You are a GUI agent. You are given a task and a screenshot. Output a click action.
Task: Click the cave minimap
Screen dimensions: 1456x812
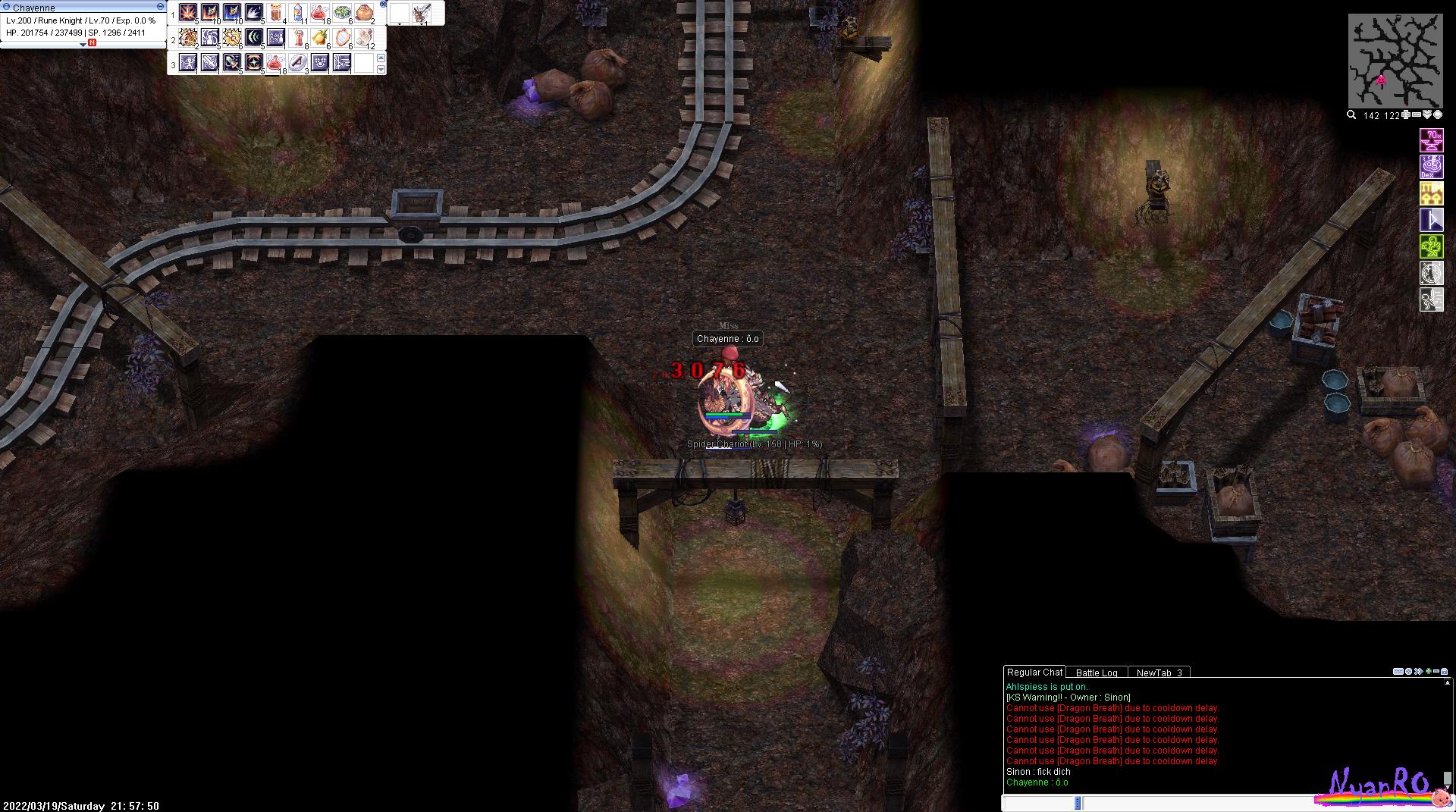click(x=1395, y=61)
